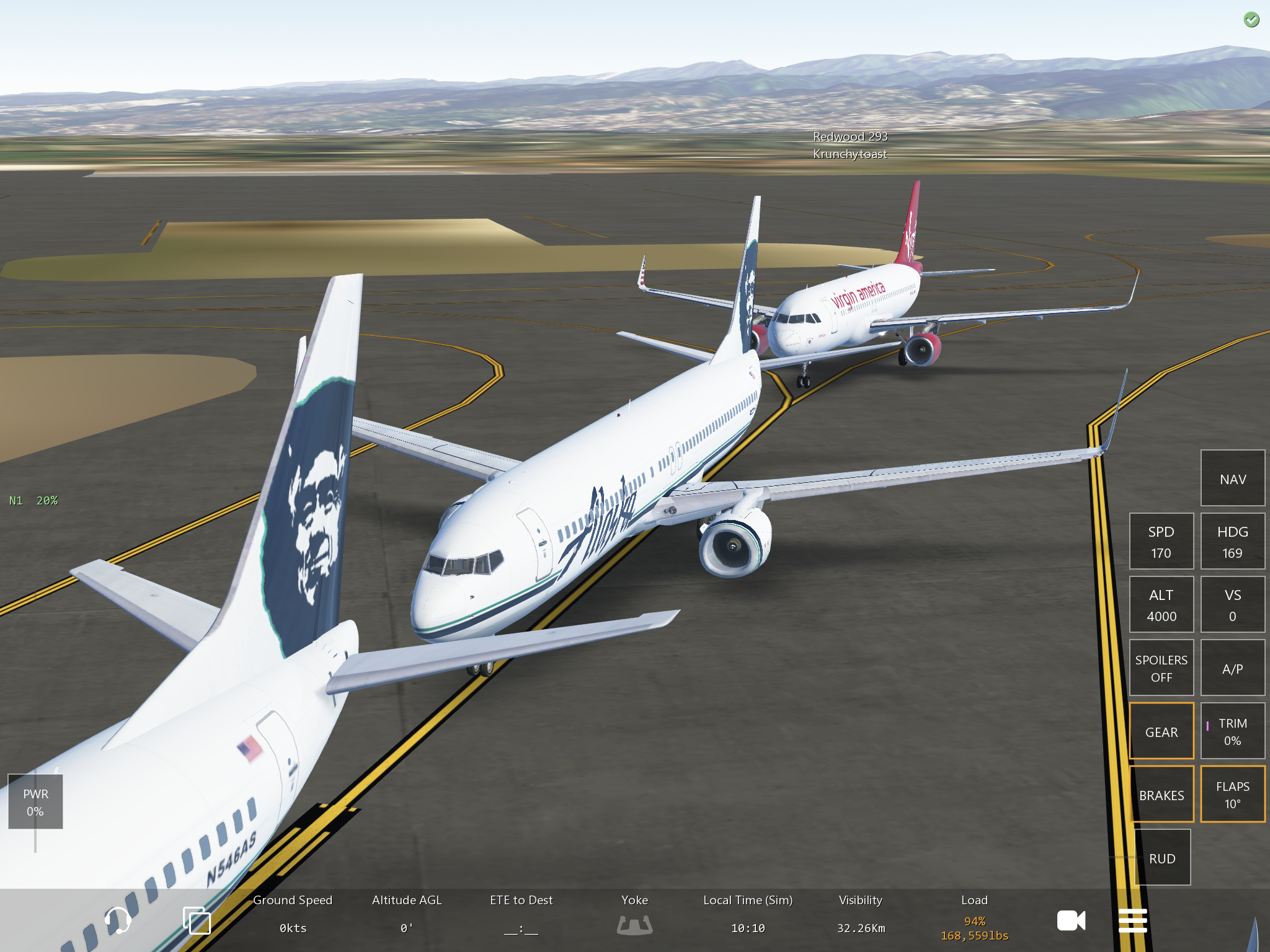Open the ATC headset communication icon
Image resolution: width=1270 pixels, height=952 pixels.
(117, 920)
